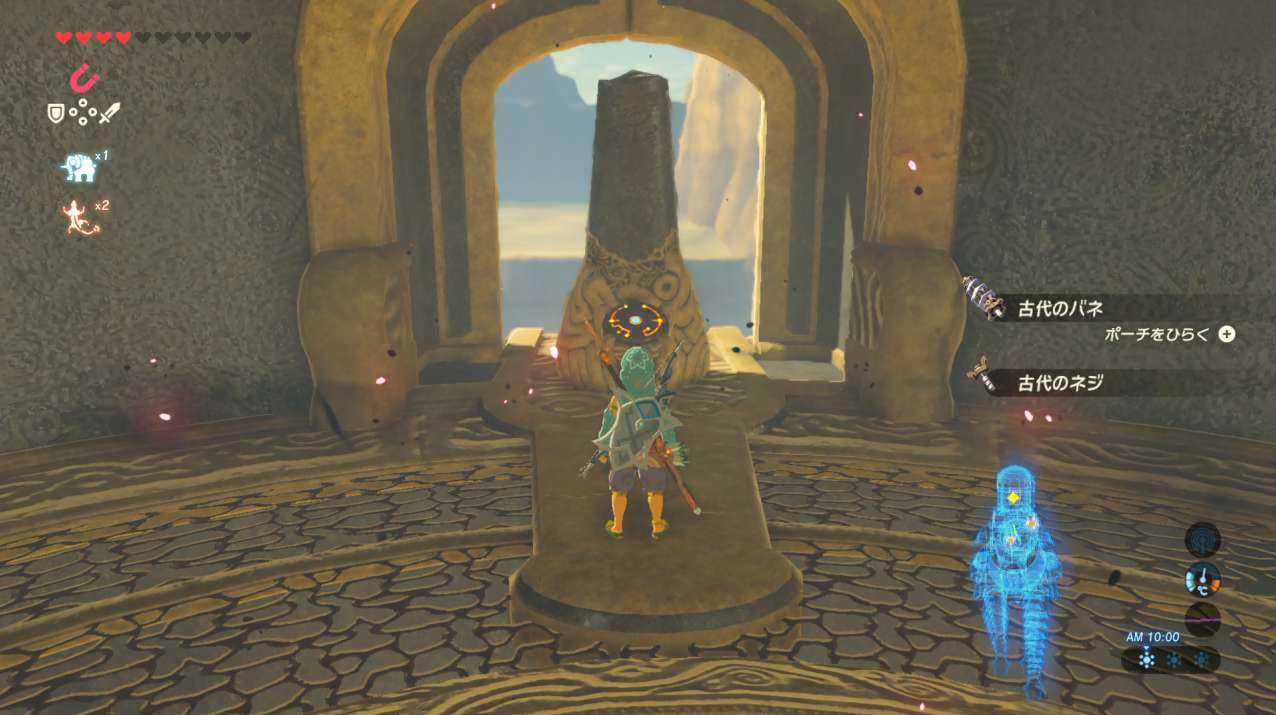Check the temperature gauge icon
This screenshot has width=1276, height=715.
(x=1202, y=579)
